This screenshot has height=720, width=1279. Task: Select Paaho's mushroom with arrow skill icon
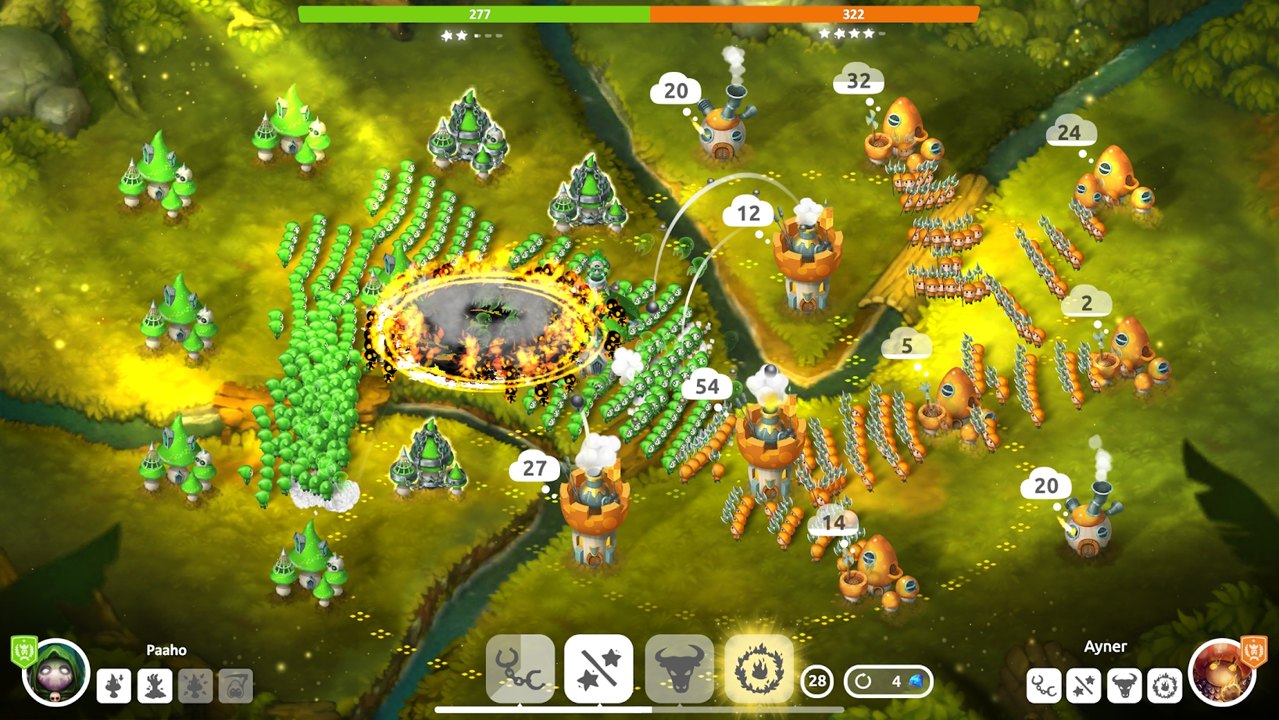pos(115,685)
